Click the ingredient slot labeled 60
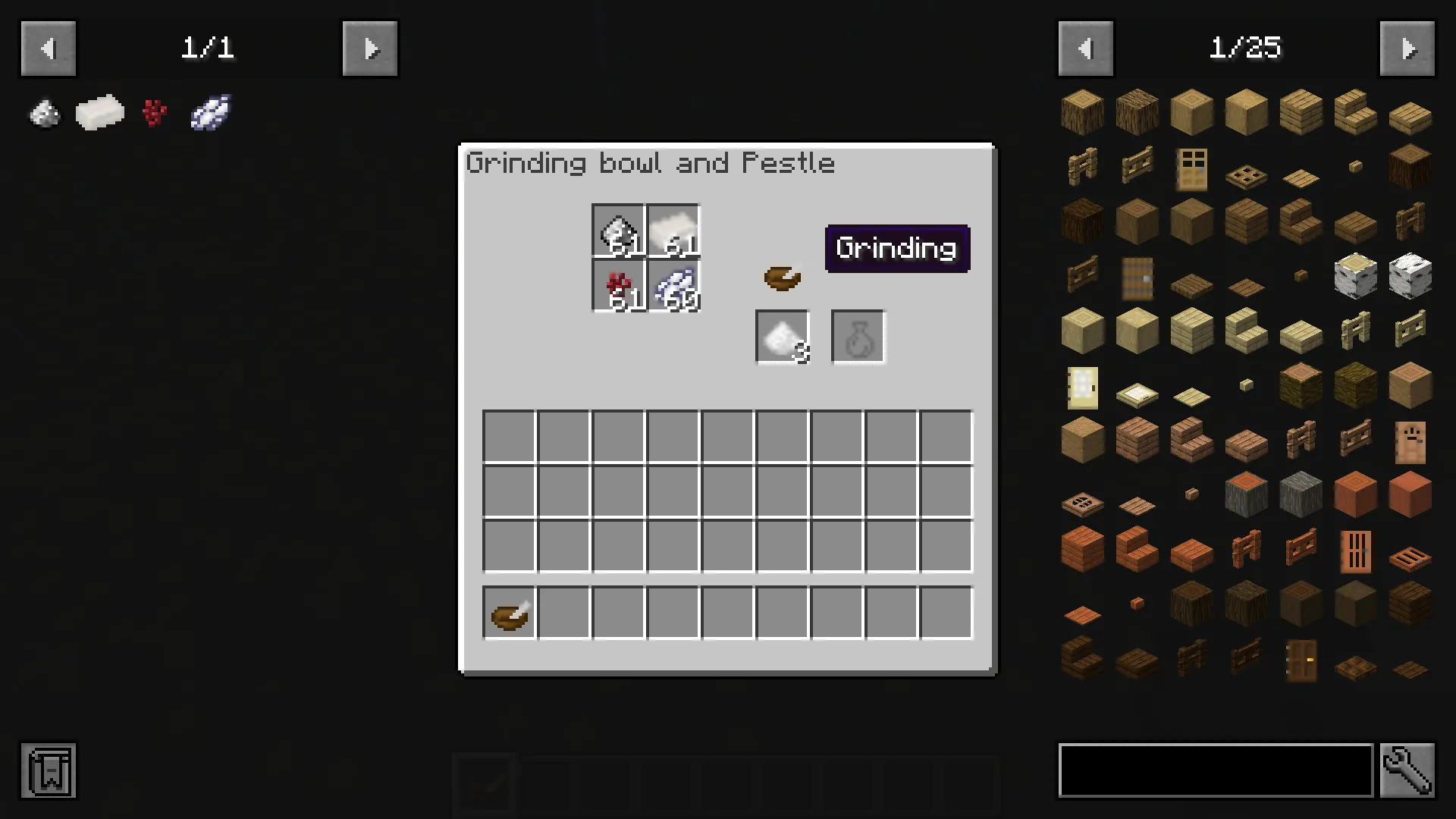This screenshot has width=1456, height=819. coord(673,286)
